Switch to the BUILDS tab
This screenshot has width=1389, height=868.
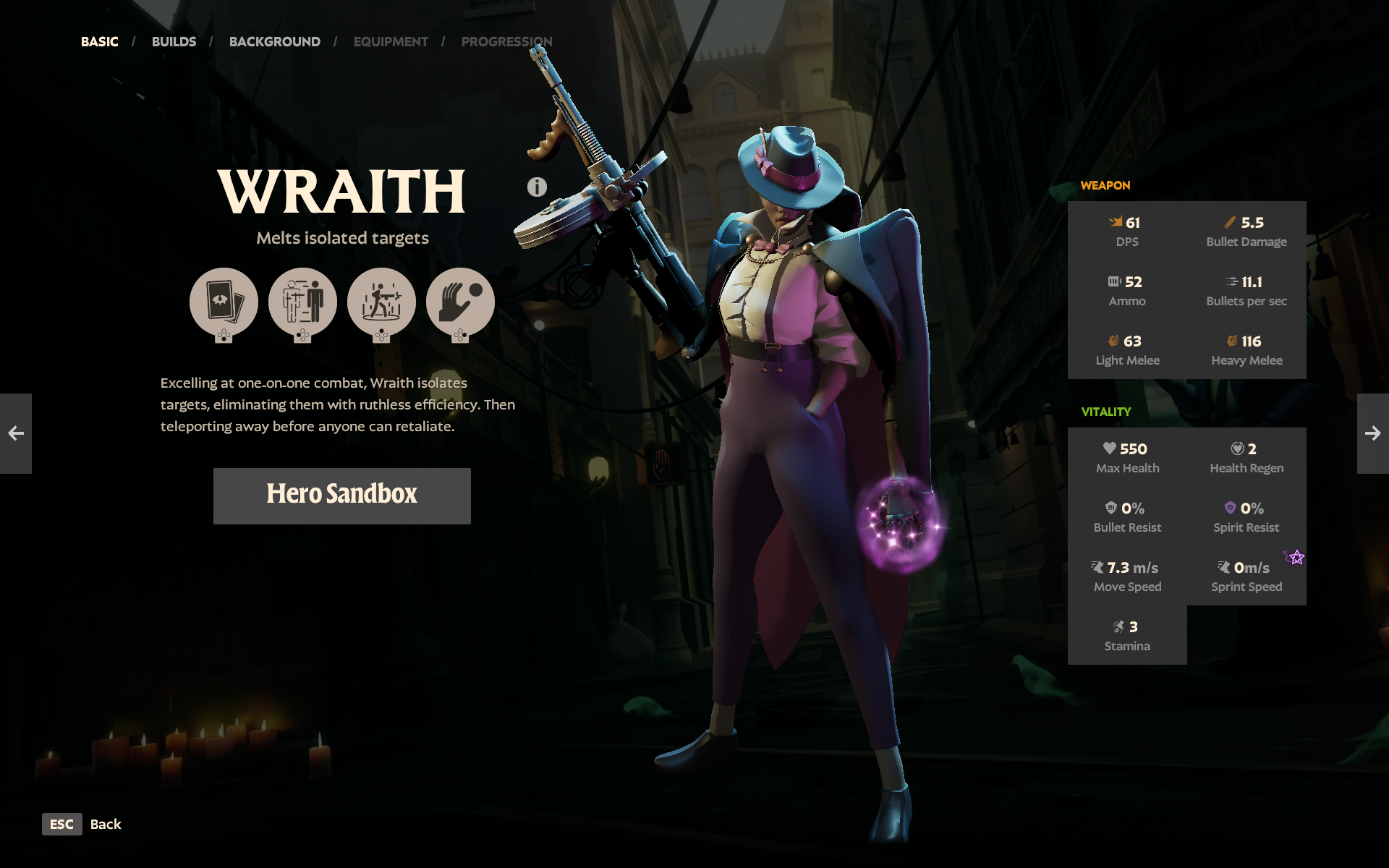click(174, 41)
